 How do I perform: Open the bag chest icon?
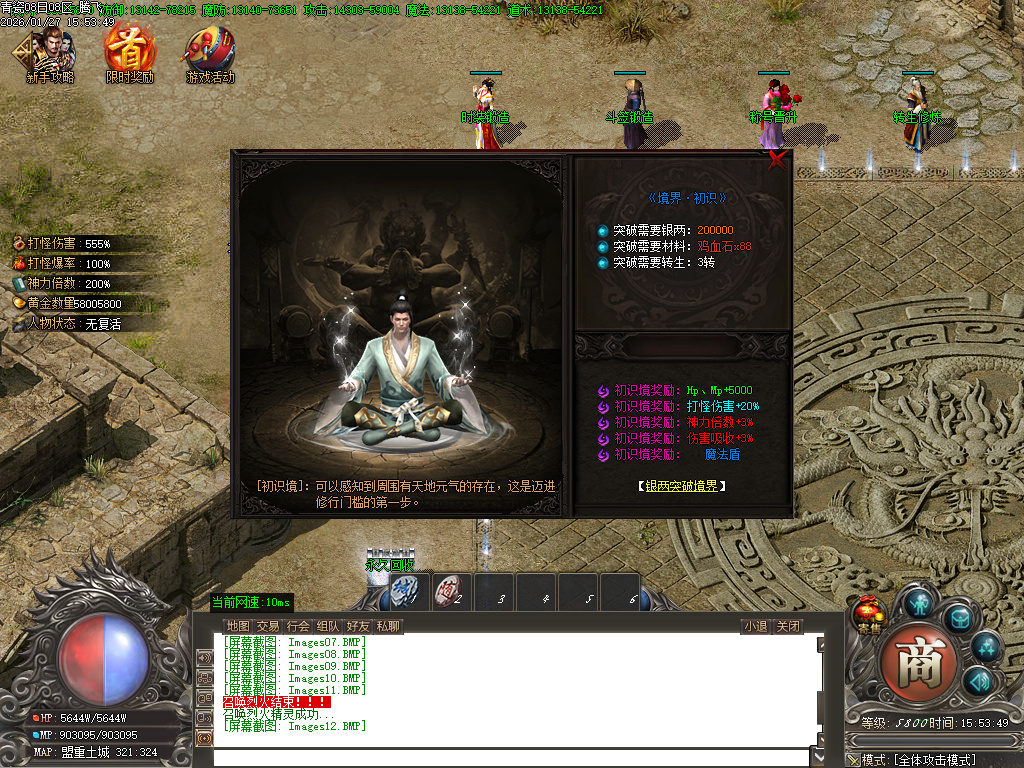click(960, 619)
